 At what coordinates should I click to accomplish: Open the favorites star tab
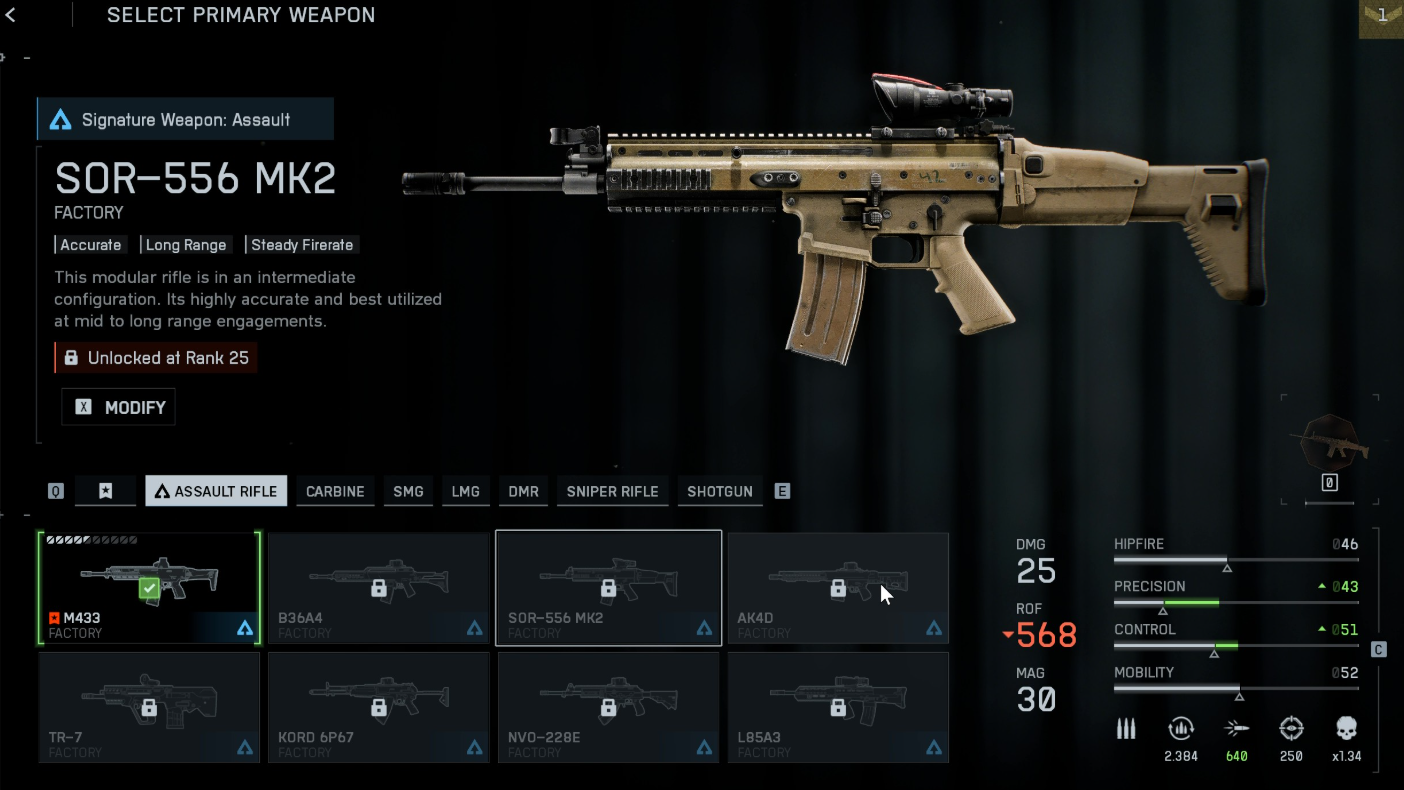[x=105, y=491]
